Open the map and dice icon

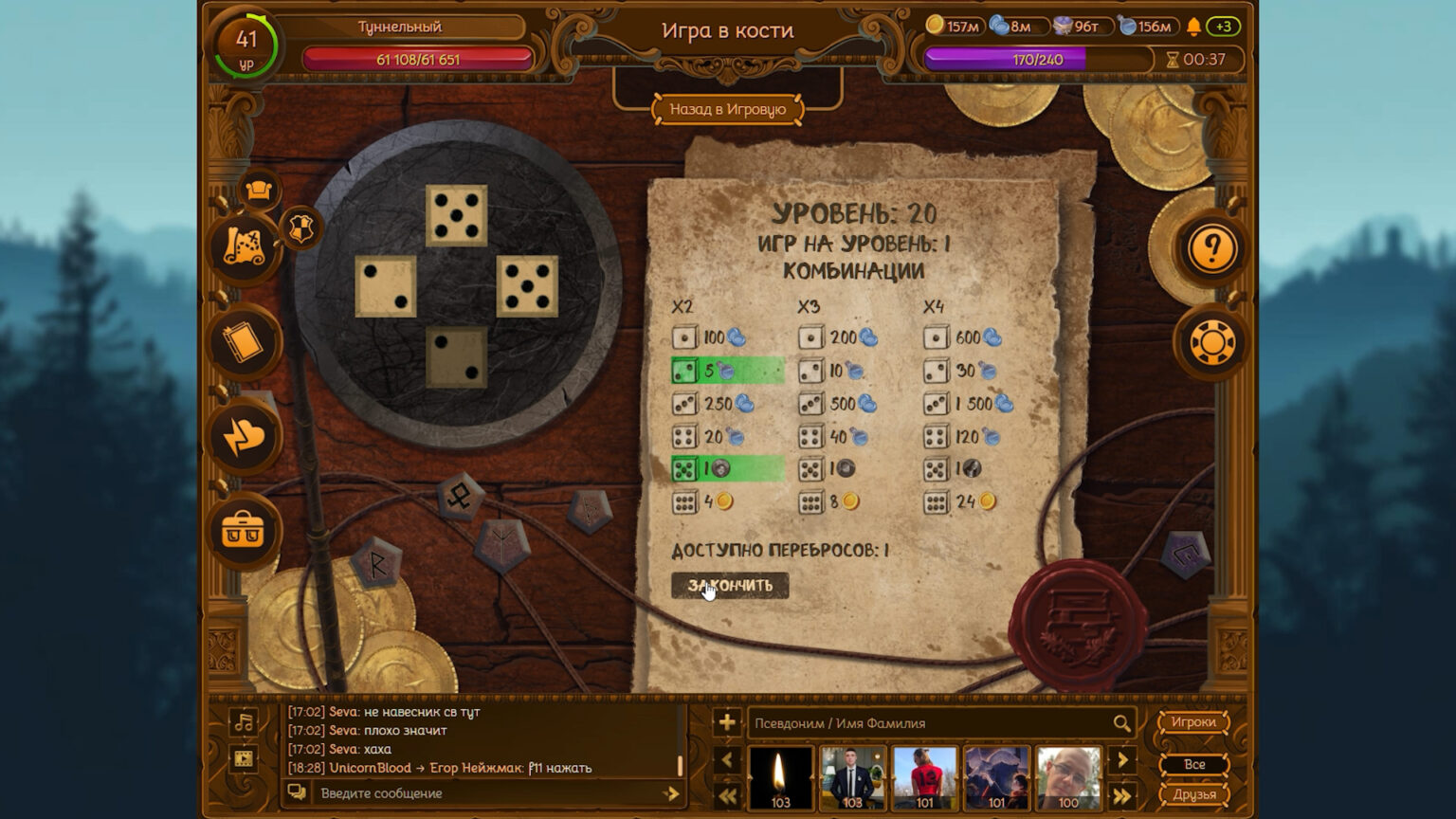tap(244, 246)
